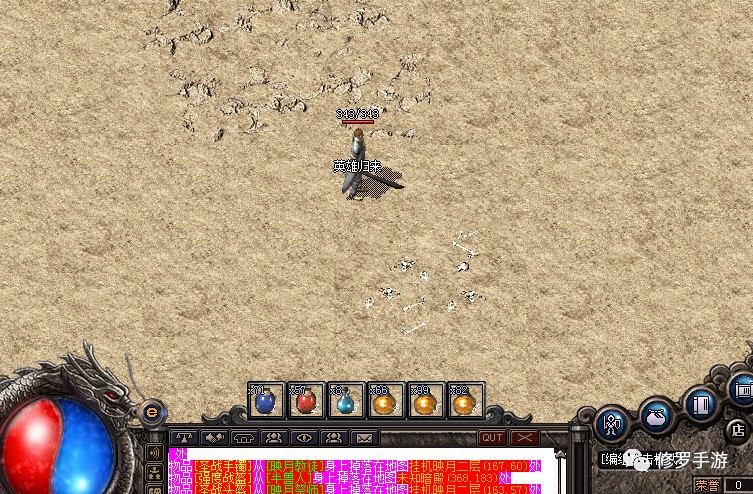The width and height of the screenshot is (753, 494).
Task: Select the golden orb slot showing x66
Action: coord(386,401)
